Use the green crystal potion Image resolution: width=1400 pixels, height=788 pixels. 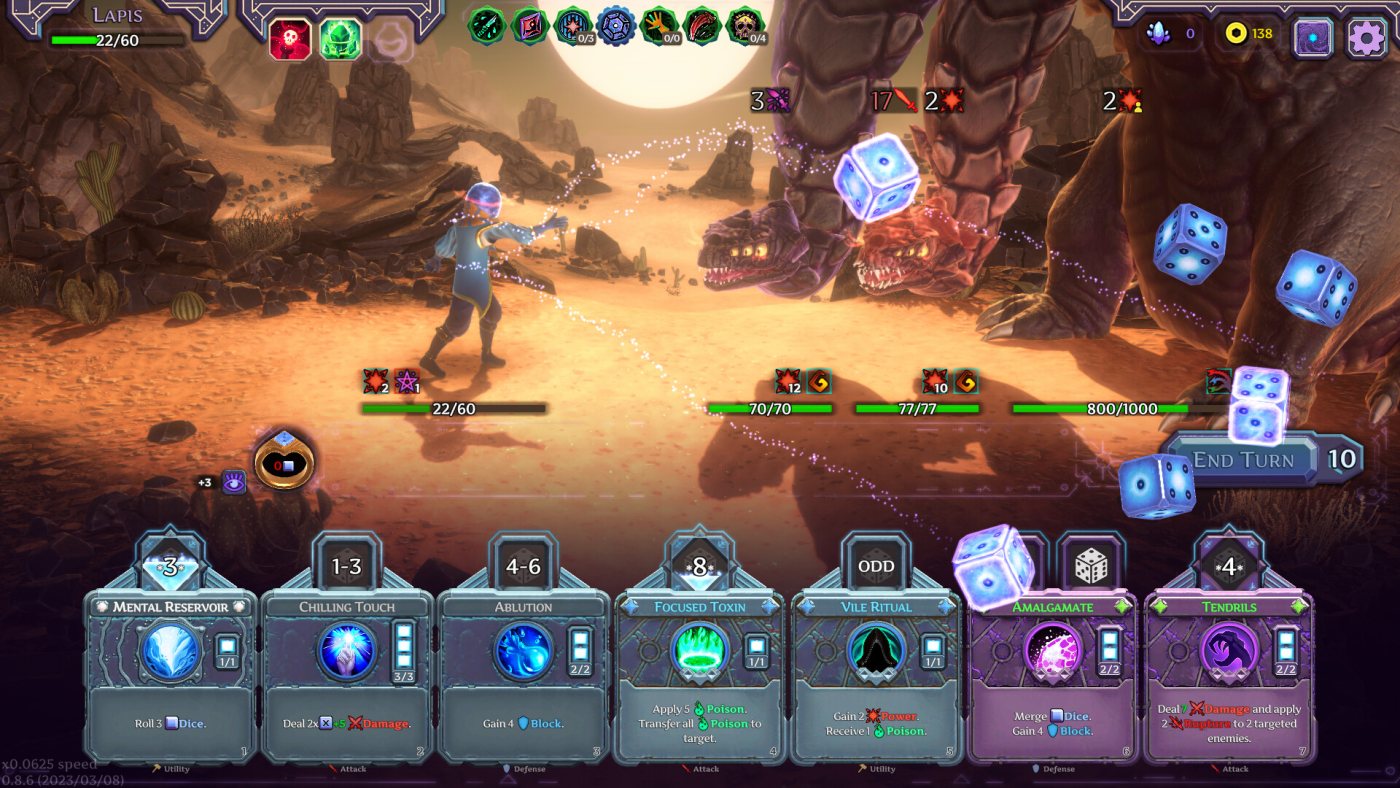pyautogui.click(x=340, y=40)
